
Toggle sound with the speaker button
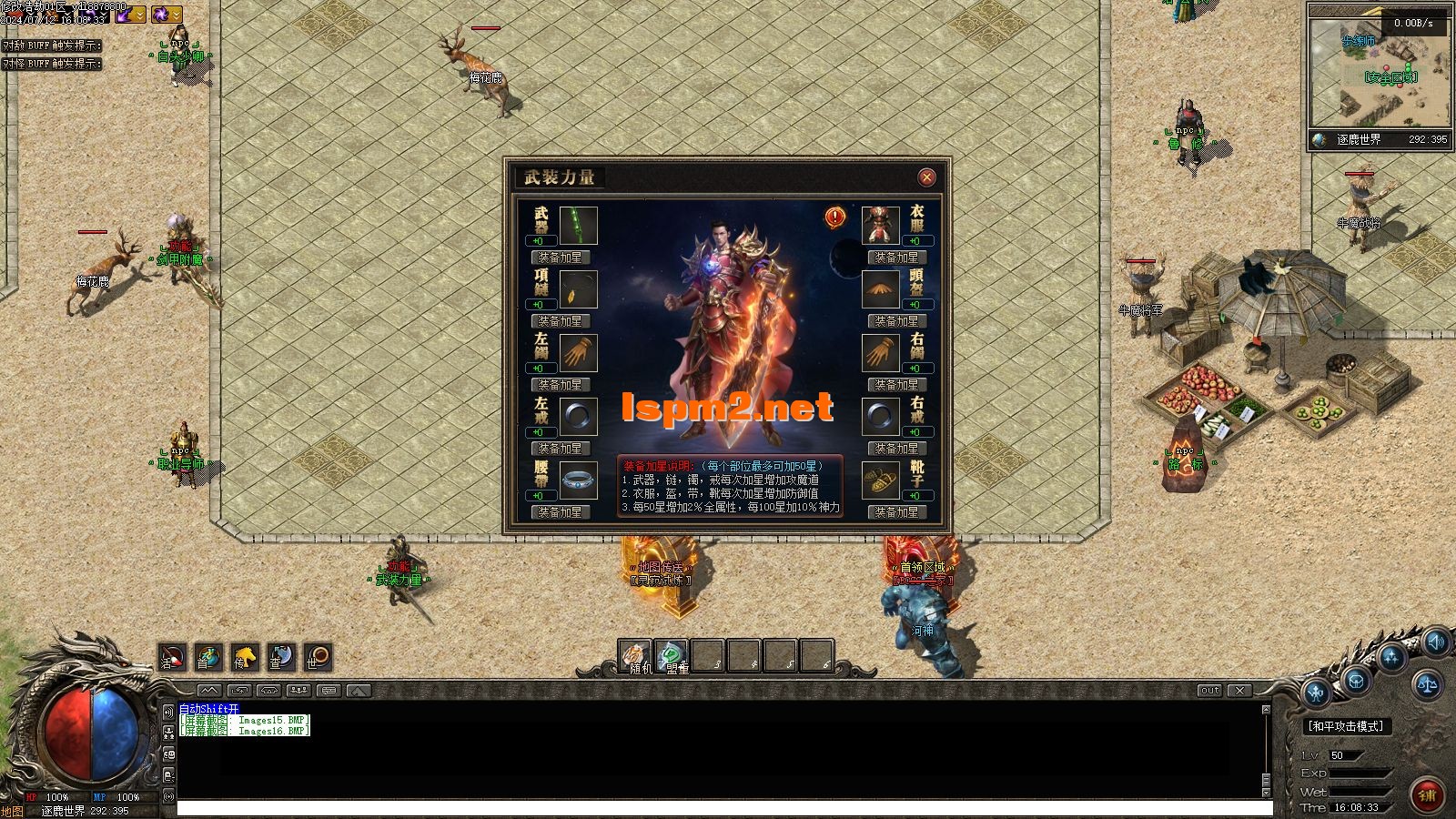(x=1436, y=643)
